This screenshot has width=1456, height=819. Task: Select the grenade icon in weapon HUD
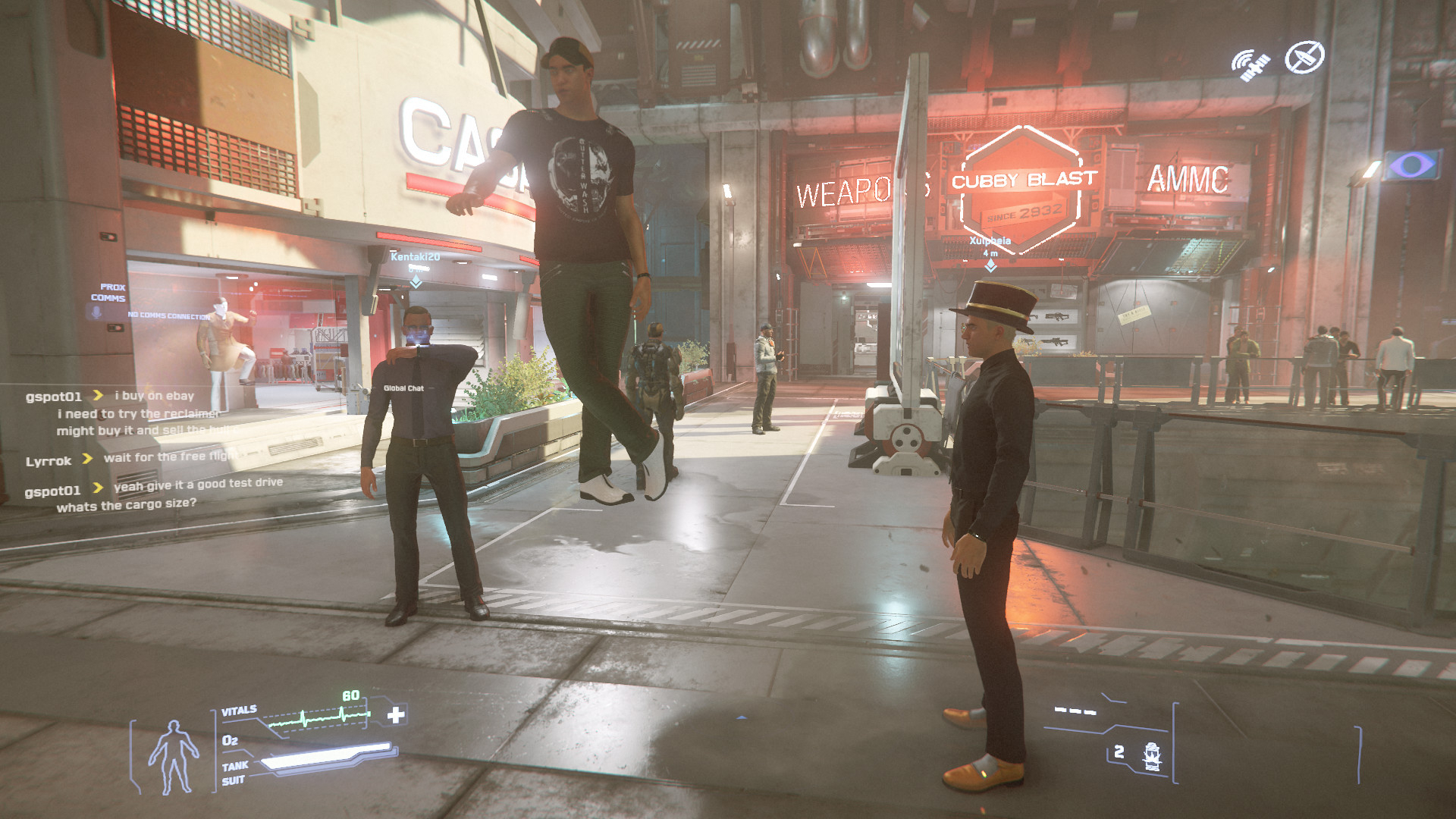pyautogui.click(x=1152, y=756)
